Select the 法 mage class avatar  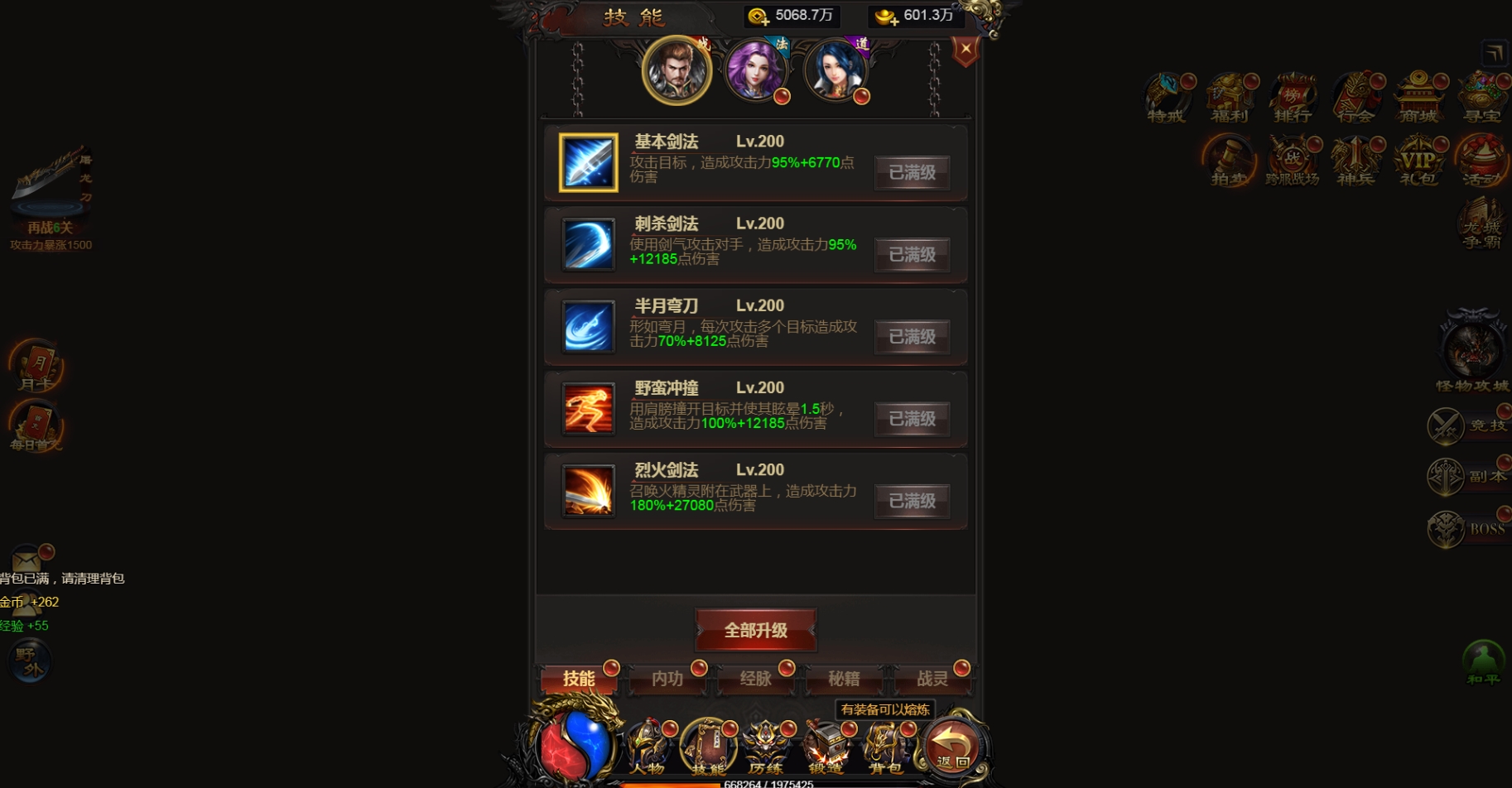point(756,70)
